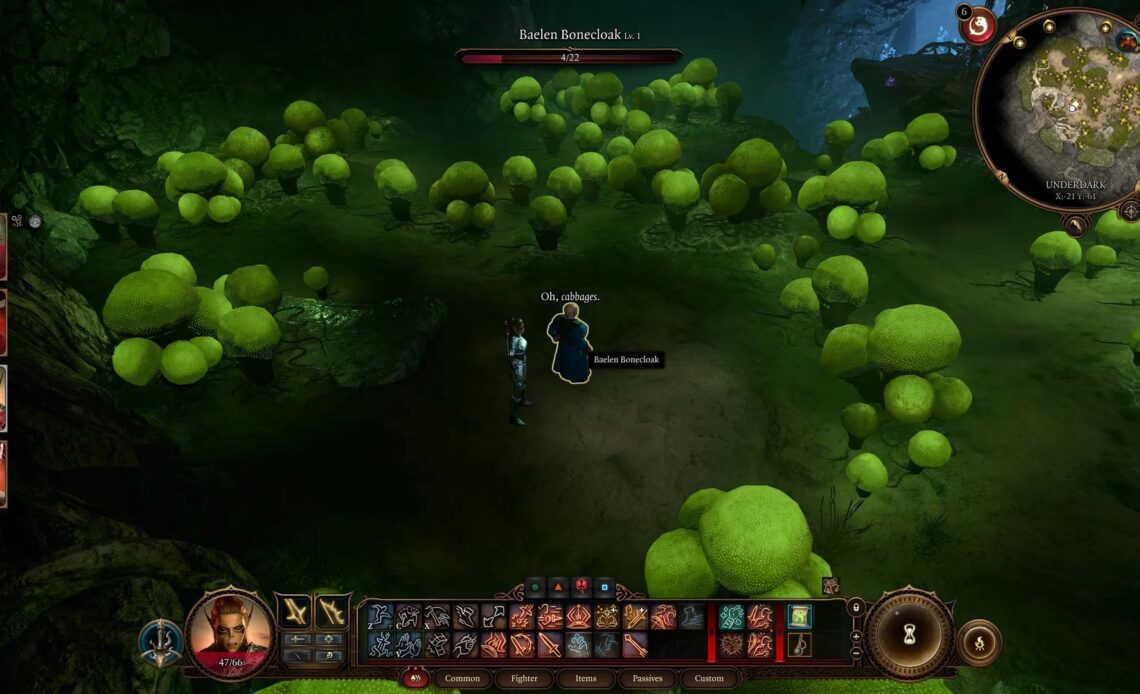Click the blue square resource filter
The height and width of the screenshot is (694, 1140).
tap(604, 588)
